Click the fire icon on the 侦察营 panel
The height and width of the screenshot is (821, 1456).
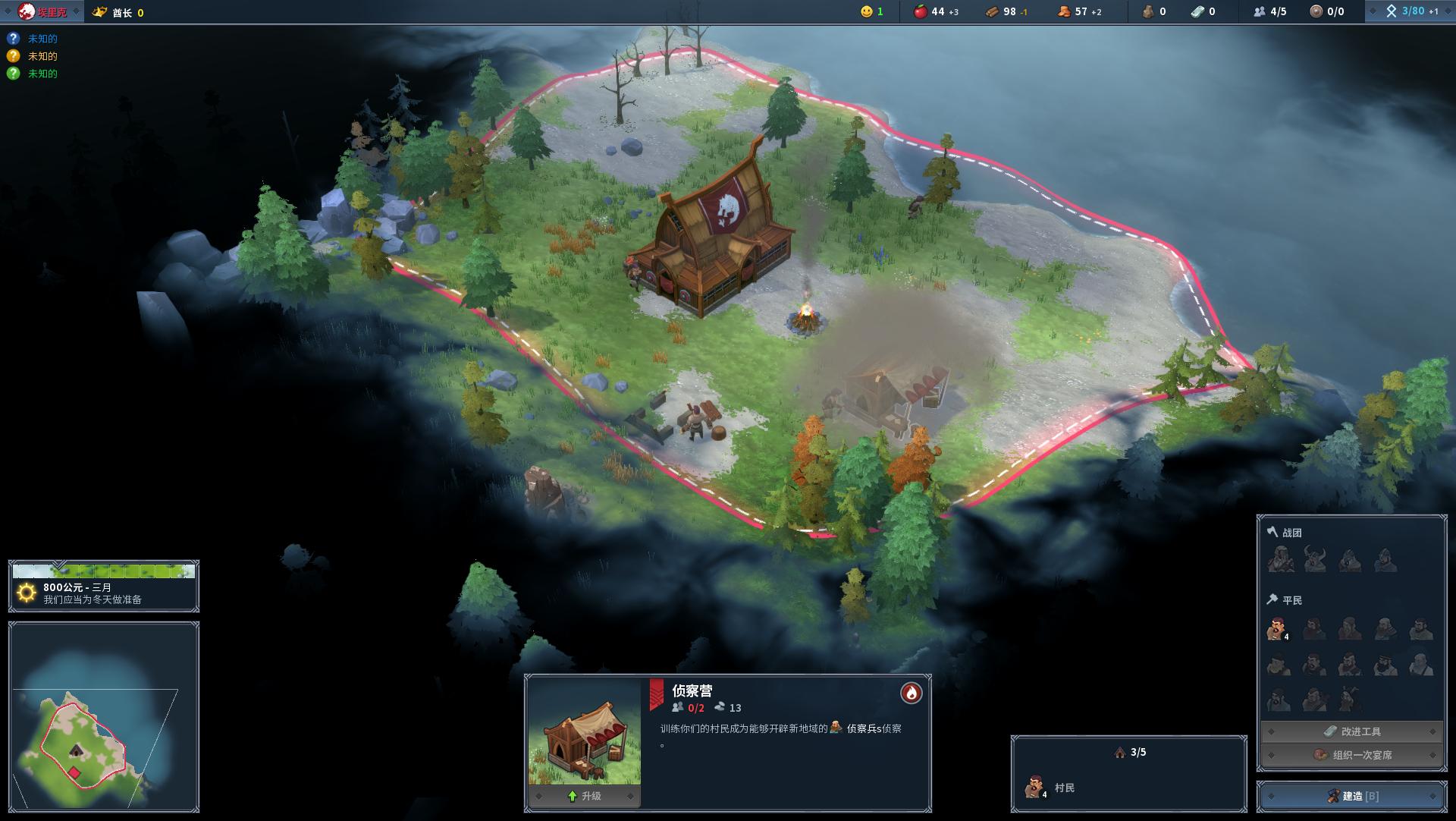tap(911, 693)
